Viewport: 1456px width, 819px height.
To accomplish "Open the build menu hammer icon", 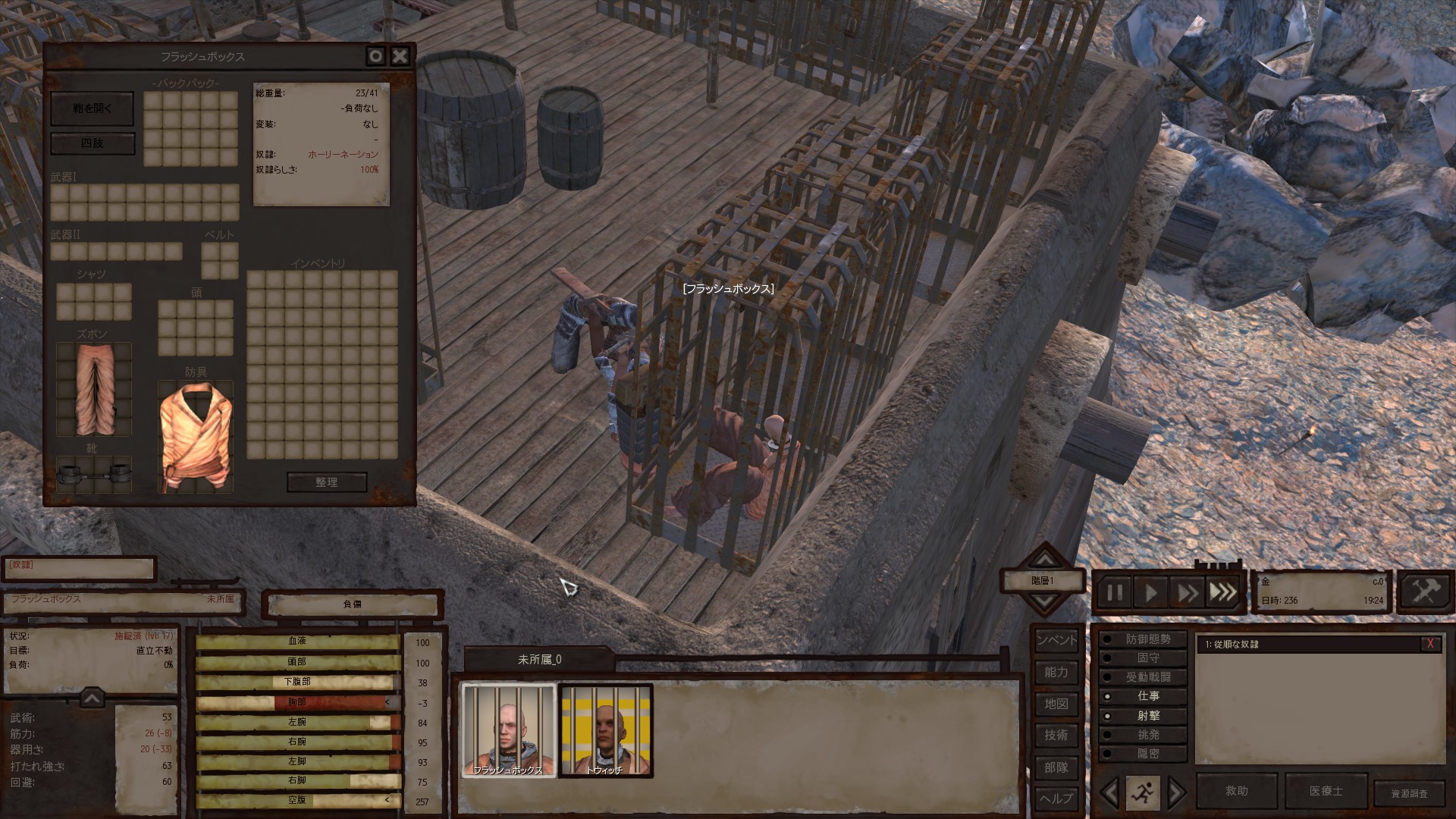I will pos(1425,591).
